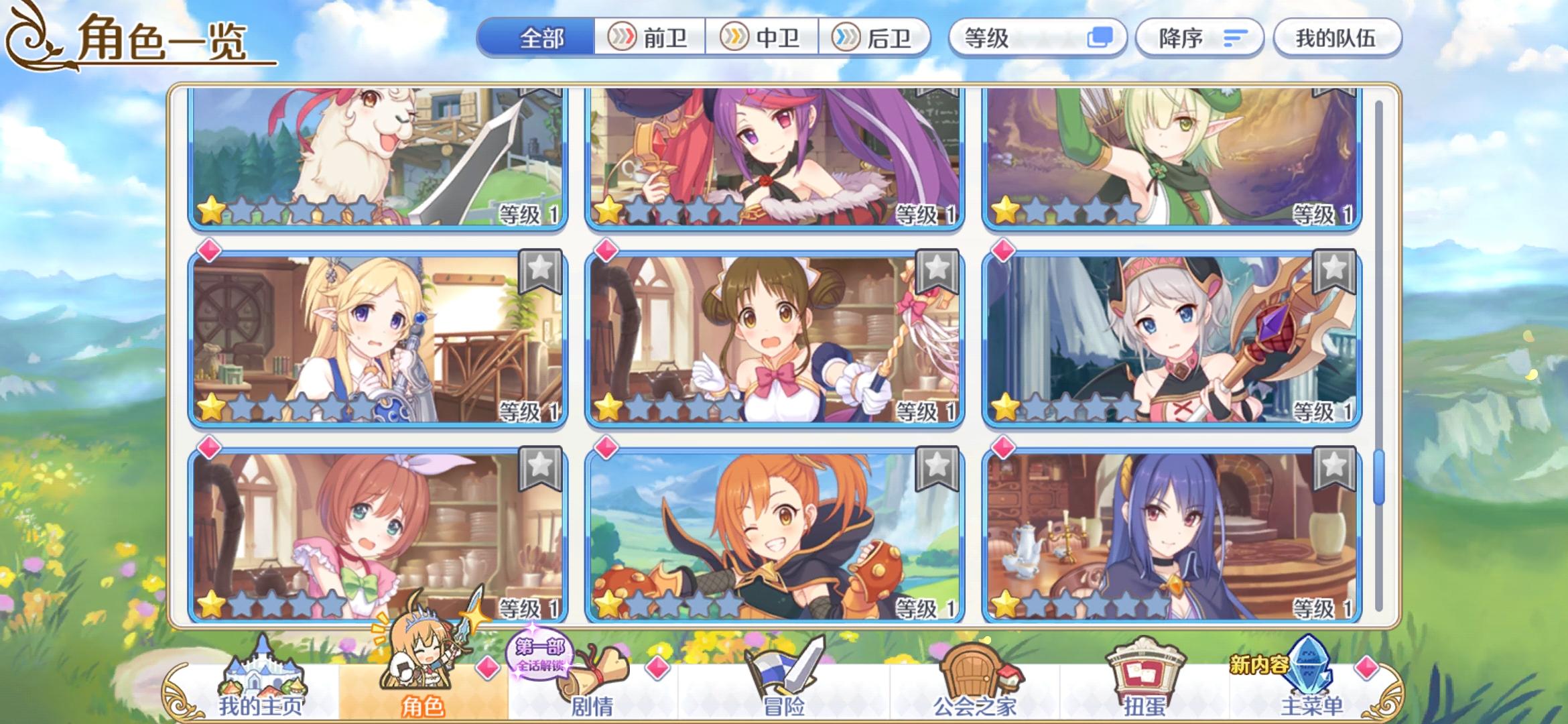
Task: Expand the 前卫 filter chevron
Action: [x=623, y=38]
